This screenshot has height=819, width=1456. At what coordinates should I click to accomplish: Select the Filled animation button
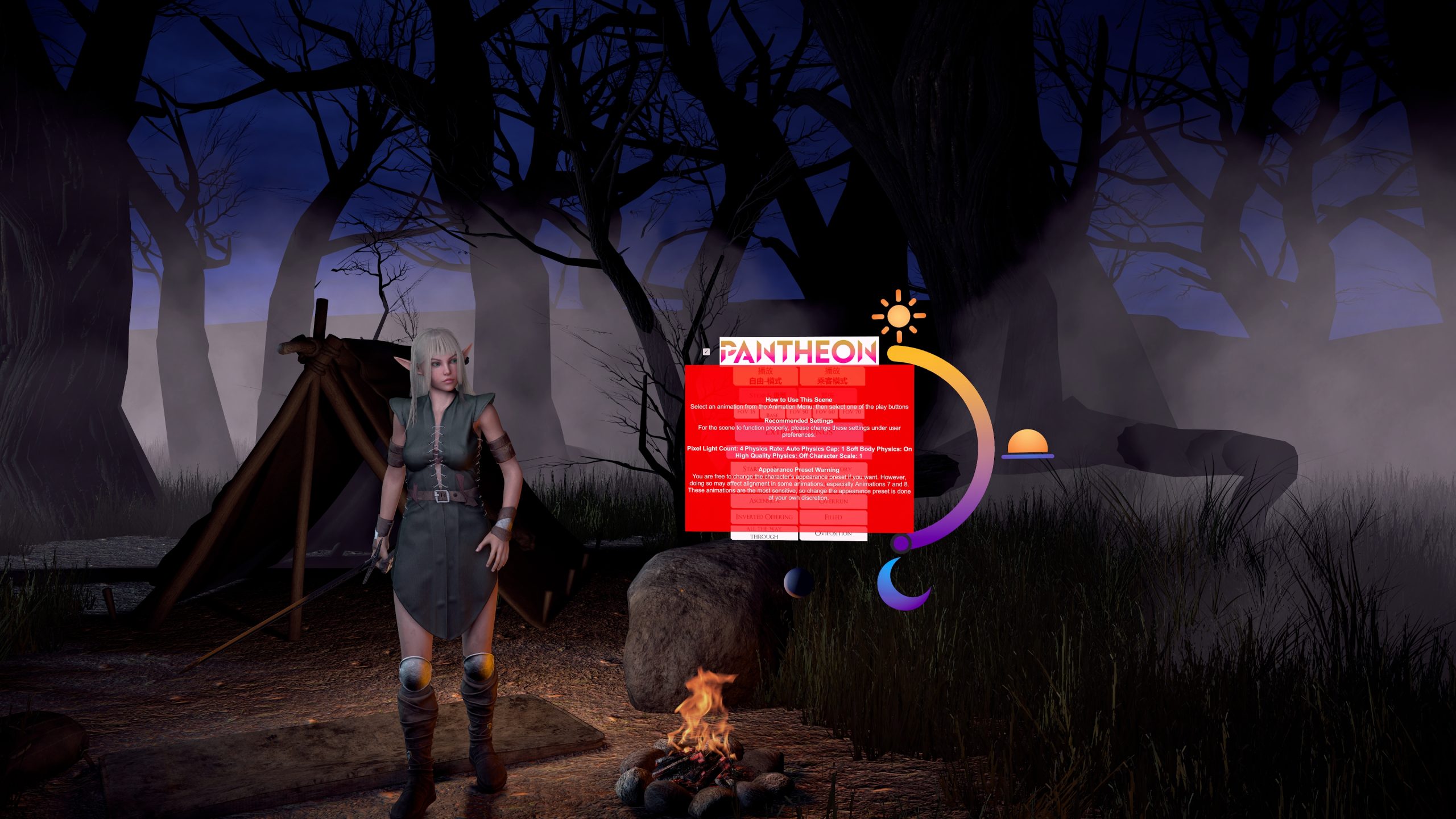pyautogui.click(x=833, y=517)
